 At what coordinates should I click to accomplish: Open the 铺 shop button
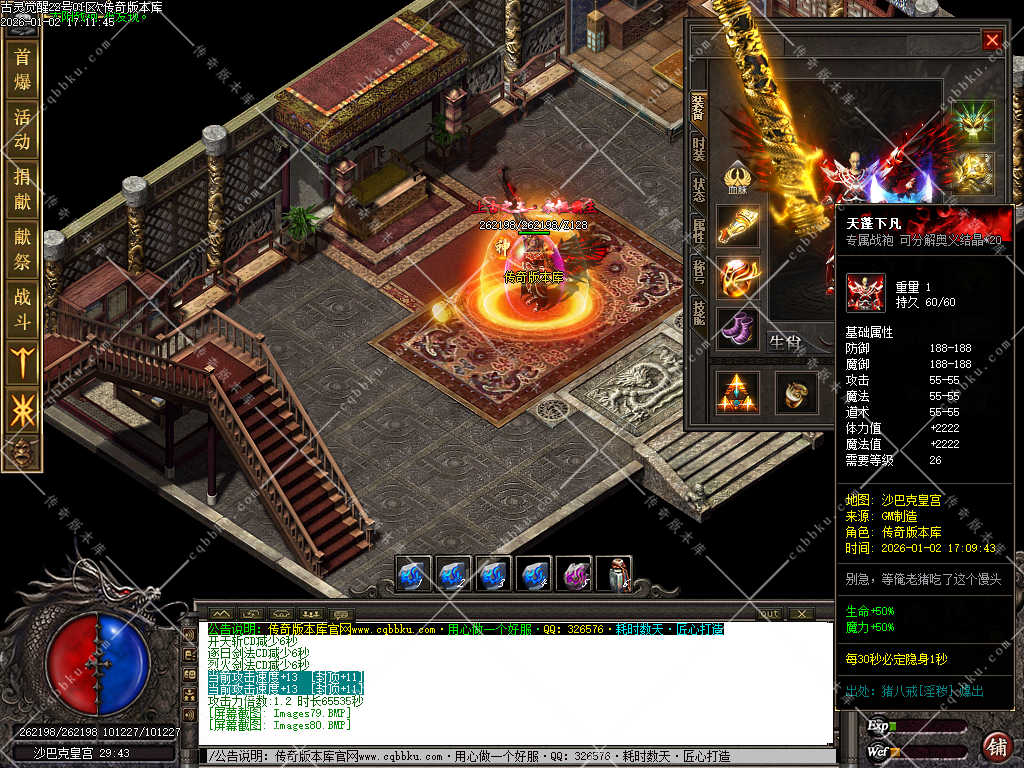996,745
